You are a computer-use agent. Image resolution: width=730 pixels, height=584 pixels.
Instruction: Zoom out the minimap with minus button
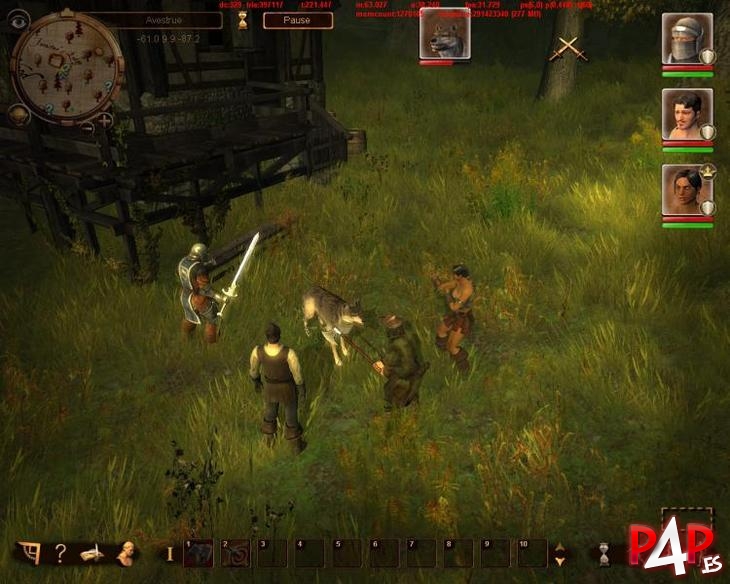pos(88,126)
